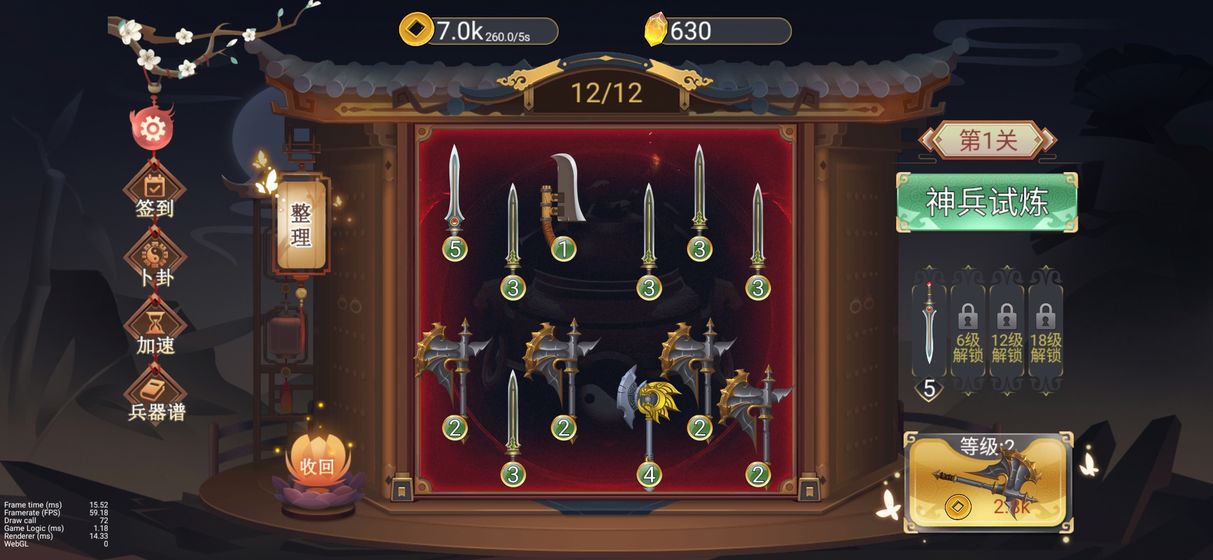This screenshot has height=560, width=1213.
Task: Activate the 加速 speed-up hourglass
Action: (155, 330)
